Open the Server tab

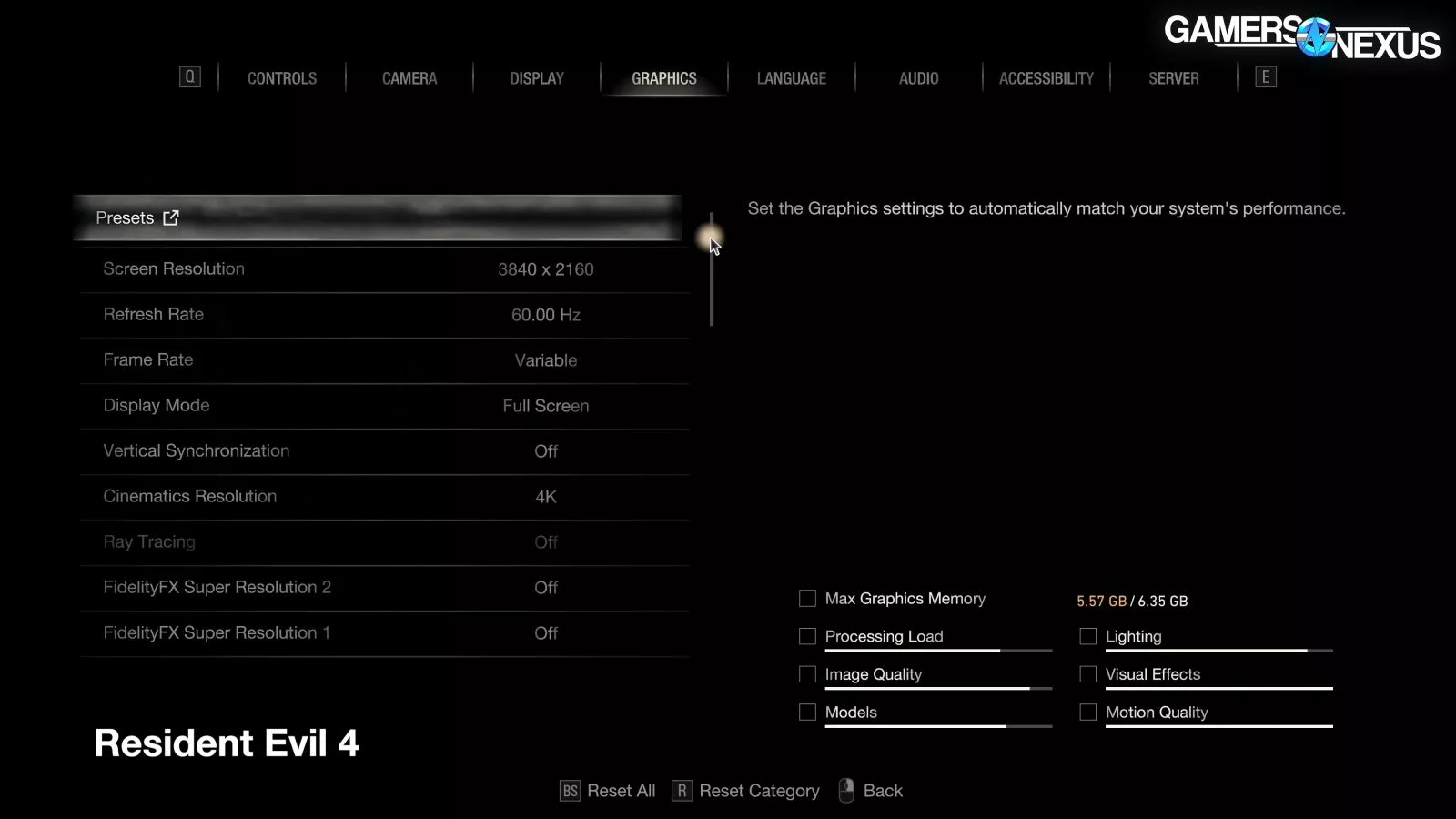click(1174, 78)
